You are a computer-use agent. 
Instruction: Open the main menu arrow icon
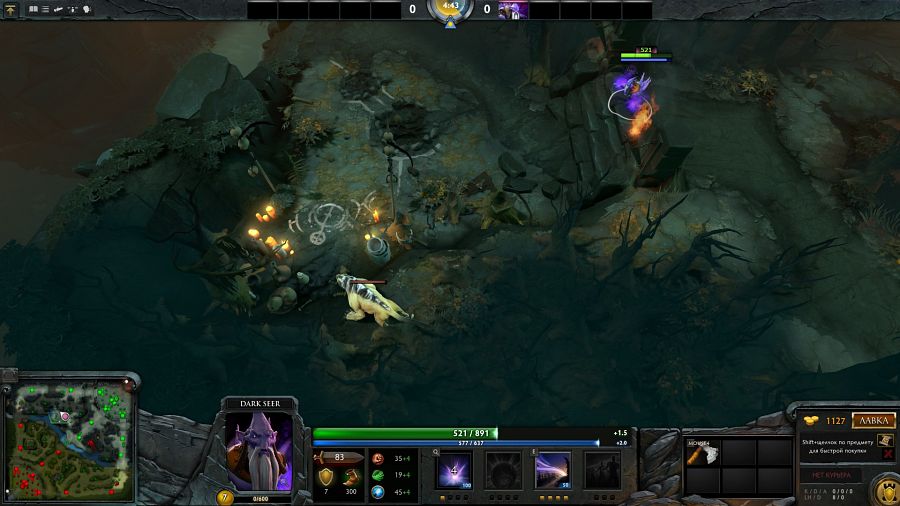(10, 9)
